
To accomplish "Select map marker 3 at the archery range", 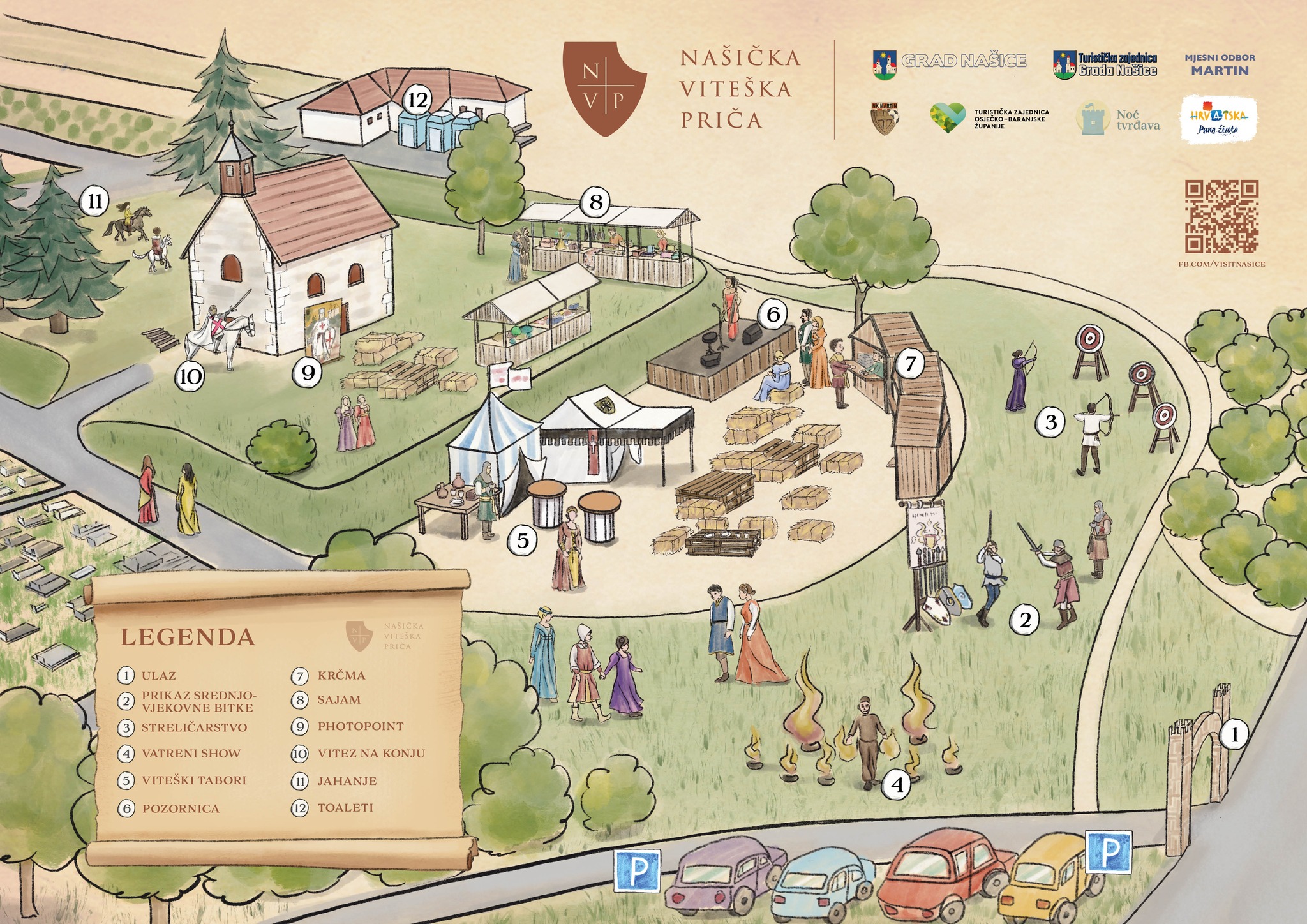I will [1050, 422].
